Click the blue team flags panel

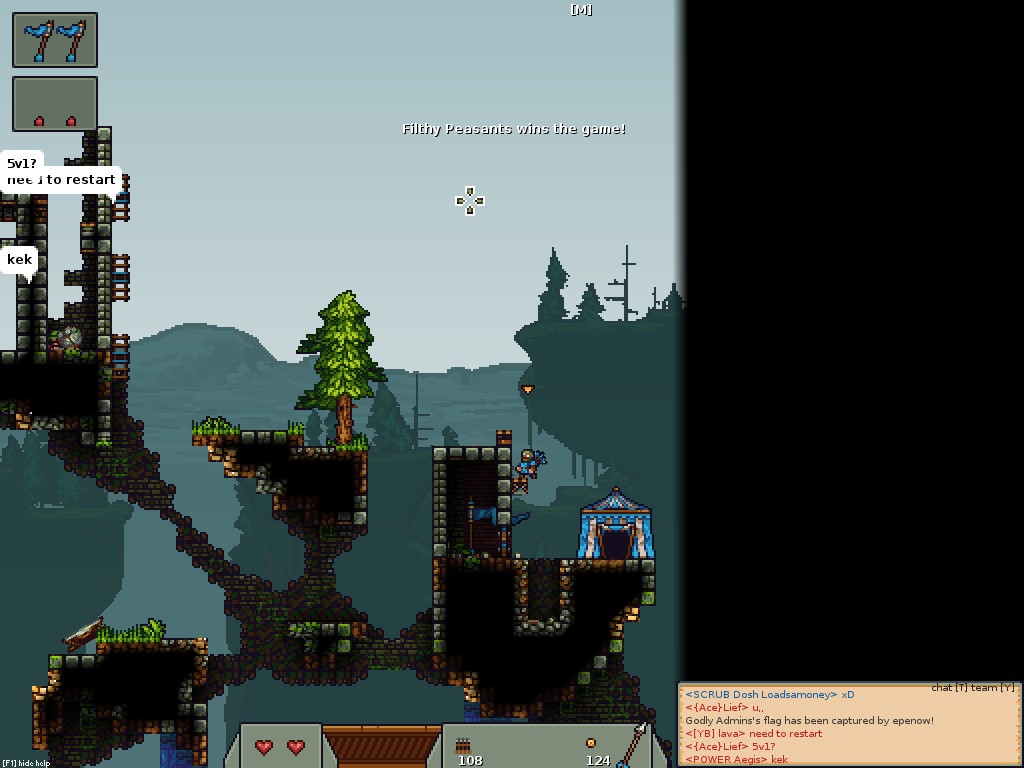(55, 40)
